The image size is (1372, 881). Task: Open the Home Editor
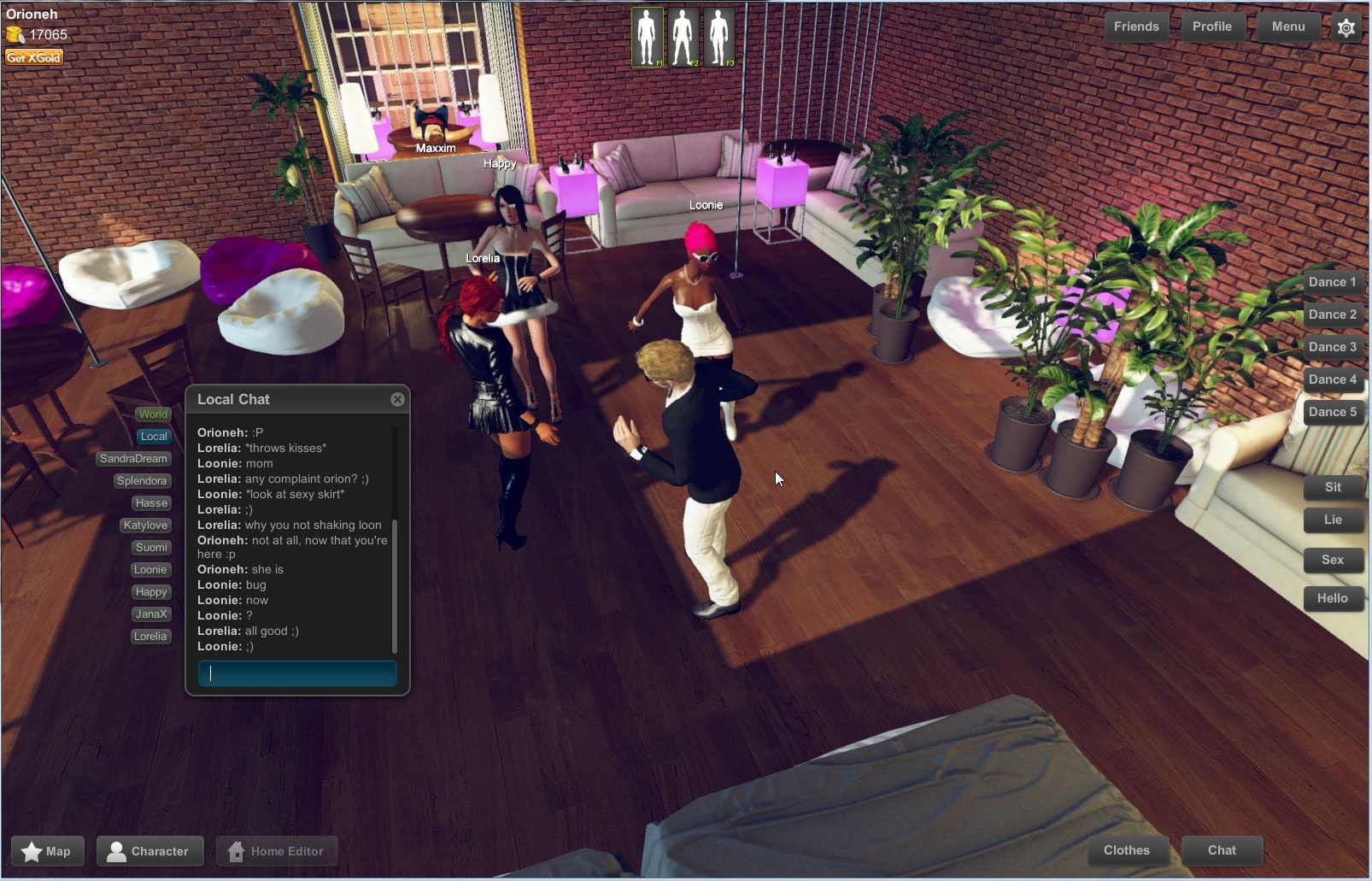pyautogui.click(x=277, y=850)
